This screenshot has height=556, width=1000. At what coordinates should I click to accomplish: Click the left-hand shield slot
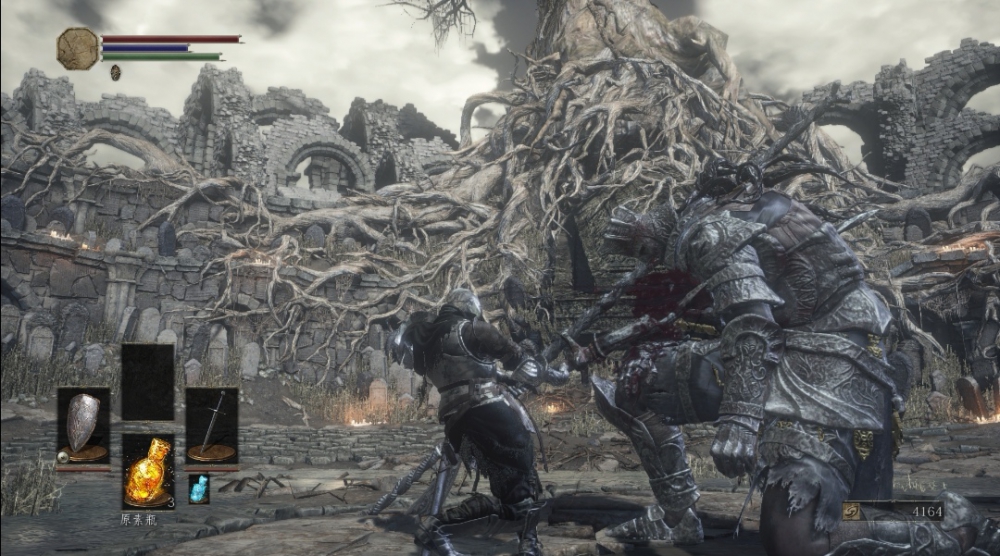[83, 425]
